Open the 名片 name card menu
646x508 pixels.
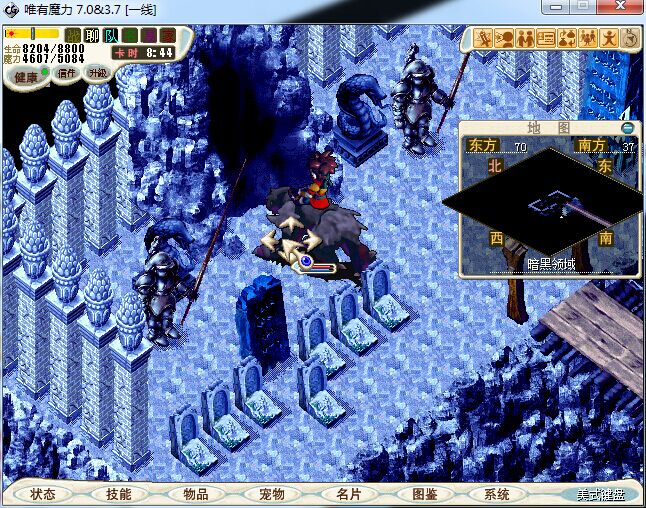pyautogui.click(x=347, y=494)
